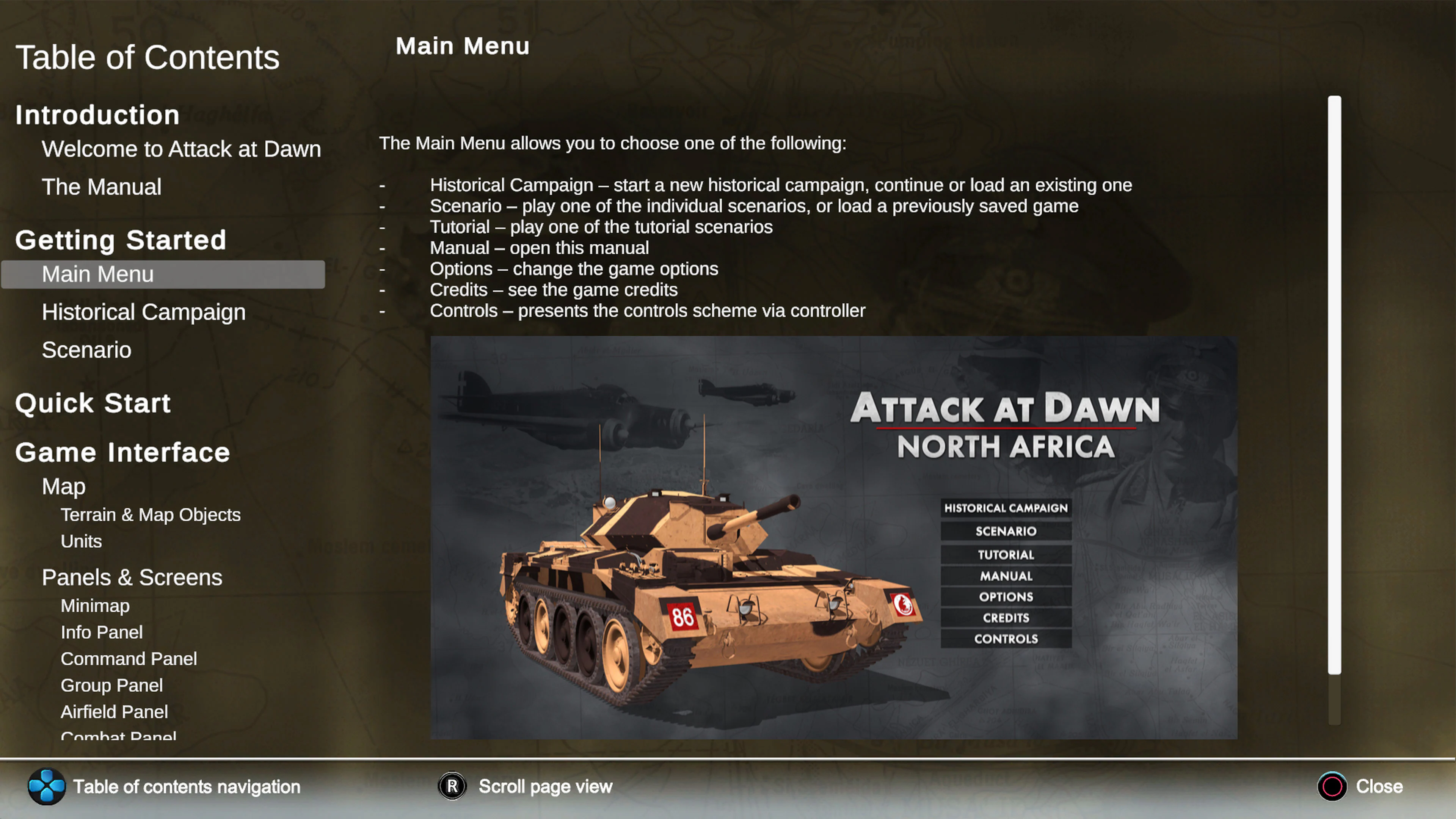Open the Scenario section

86,349
